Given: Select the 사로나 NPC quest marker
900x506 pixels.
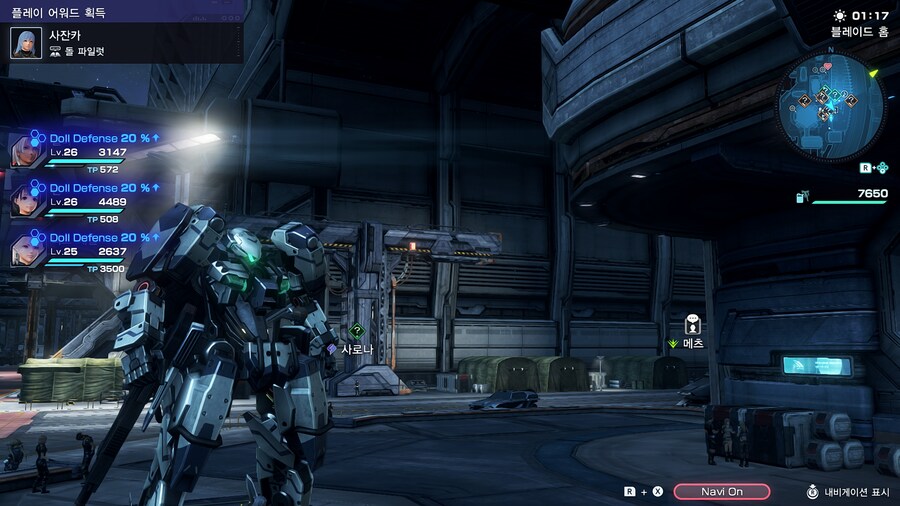Looking at the screenshot, I should click(357, 332).
